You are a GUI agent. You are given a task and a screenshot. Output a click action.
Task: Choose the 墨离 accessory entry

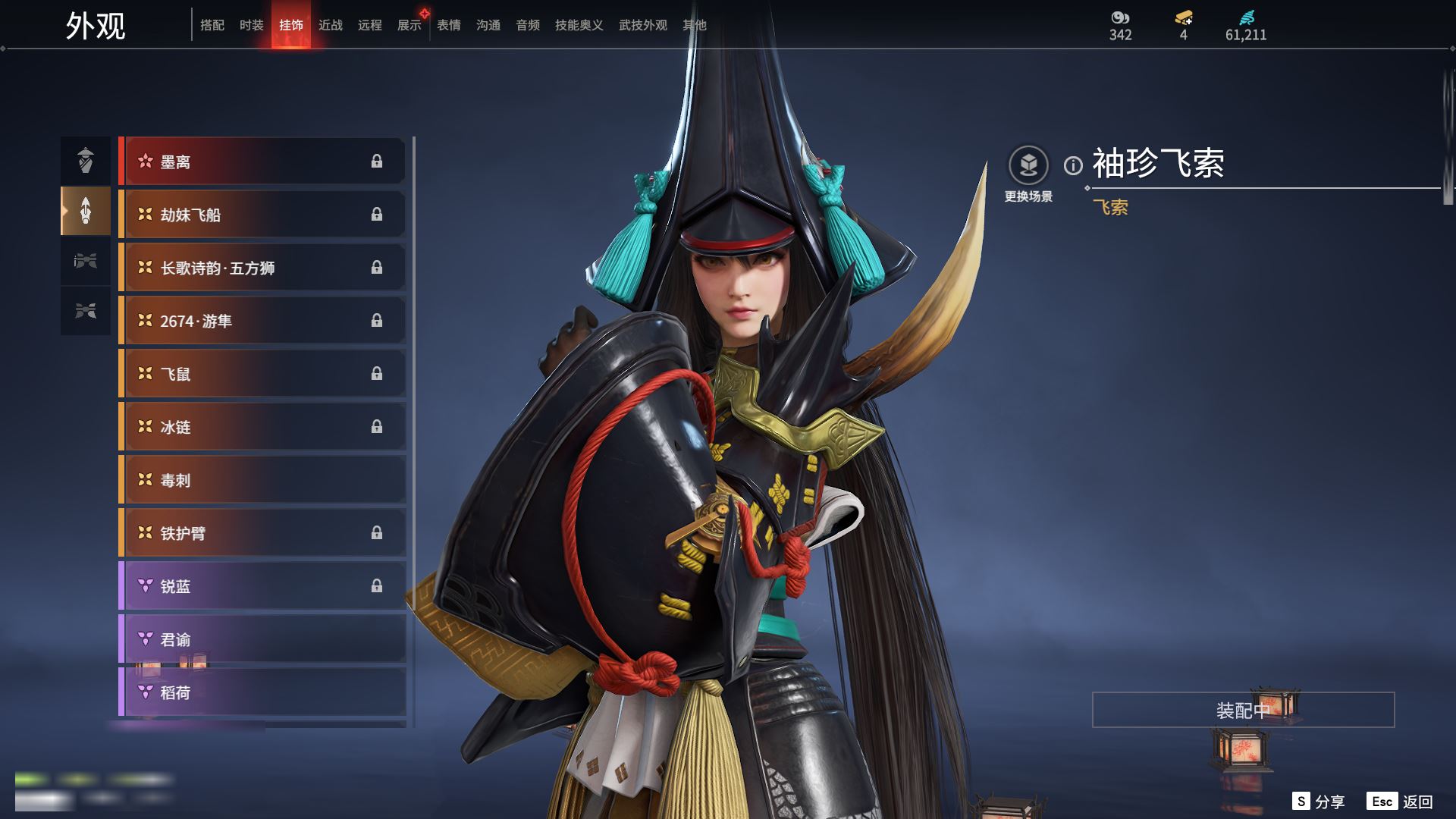pos(262,162)
